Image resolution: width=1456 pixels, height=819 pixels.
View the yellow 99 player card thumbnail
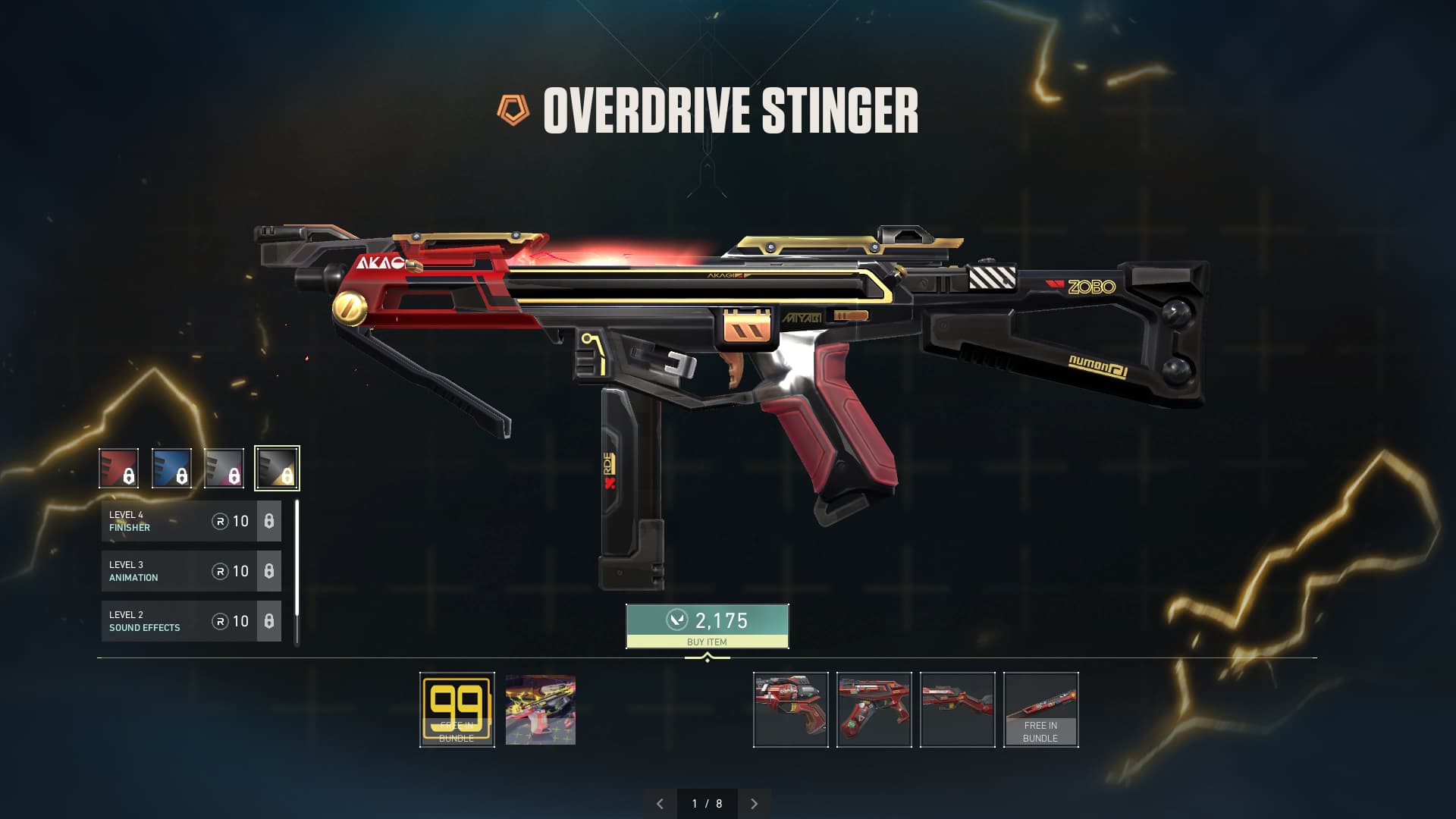click(x=457, y=710)
